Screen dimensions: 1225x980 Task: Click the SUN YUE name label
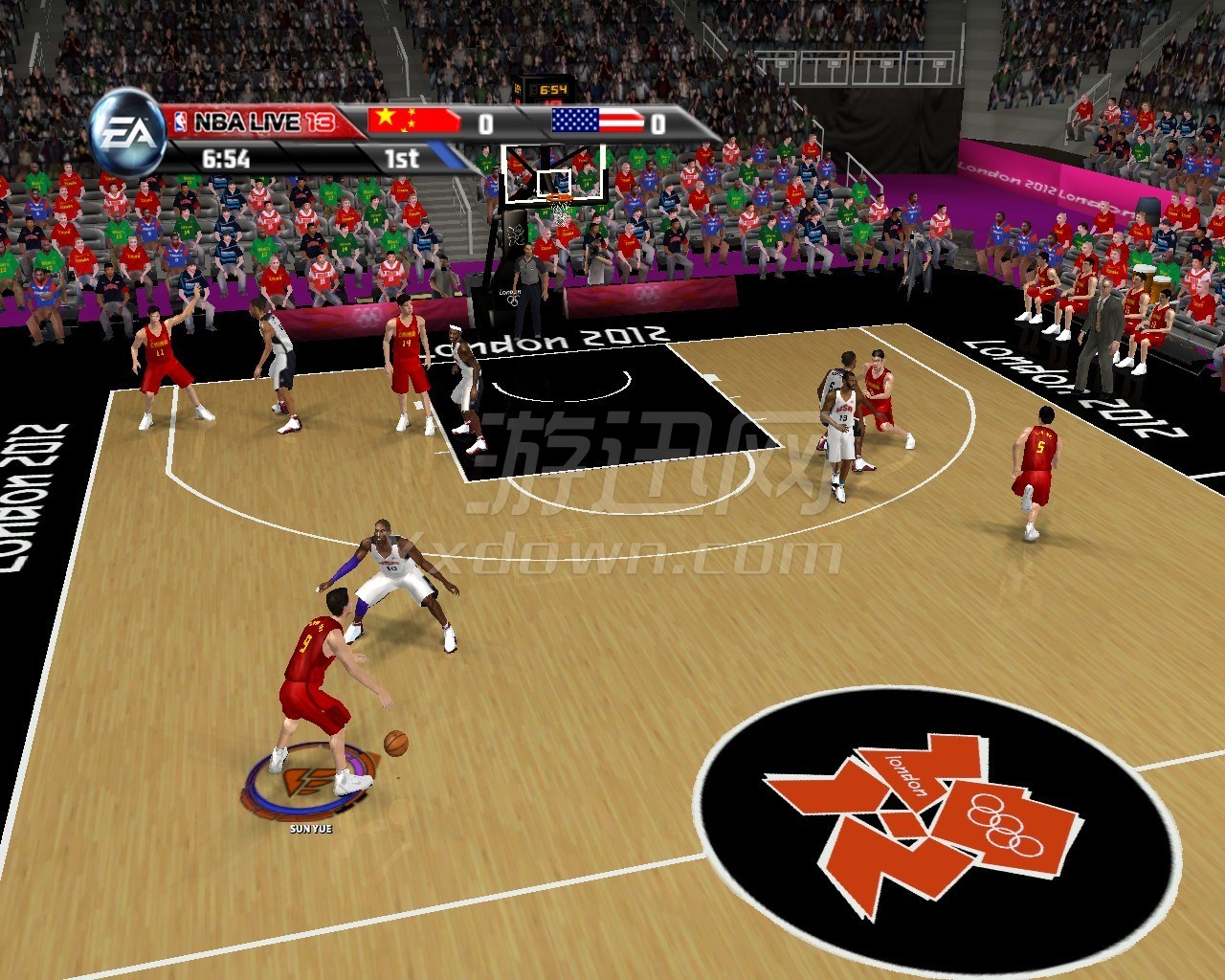click(x=310, y=829)
